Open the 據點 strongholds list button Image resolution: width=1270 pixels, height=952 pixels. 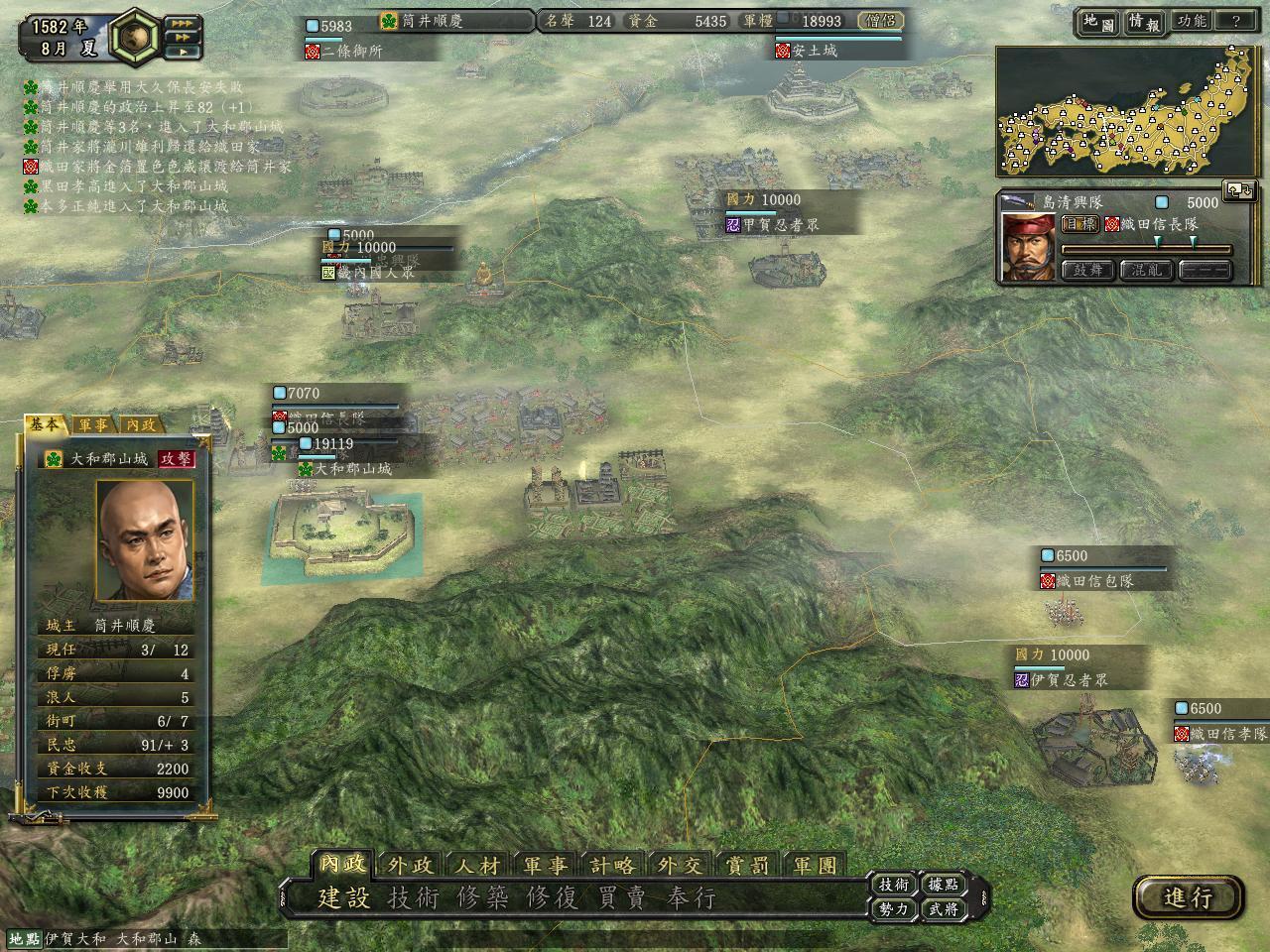[x=943, y=885]
